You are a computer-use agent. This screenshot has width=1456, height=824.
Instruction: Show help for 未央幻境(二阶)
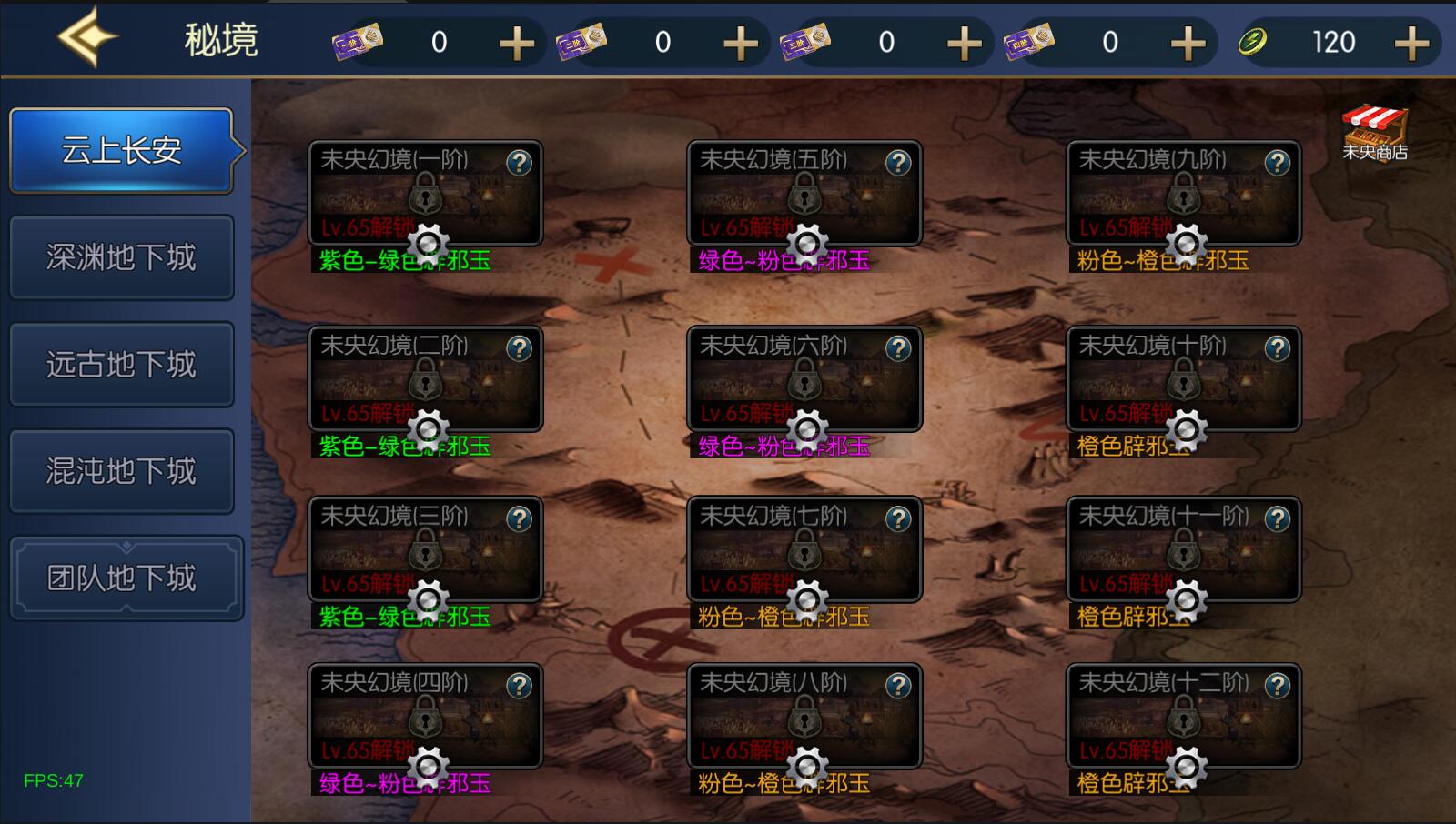[x=519, y=348]
